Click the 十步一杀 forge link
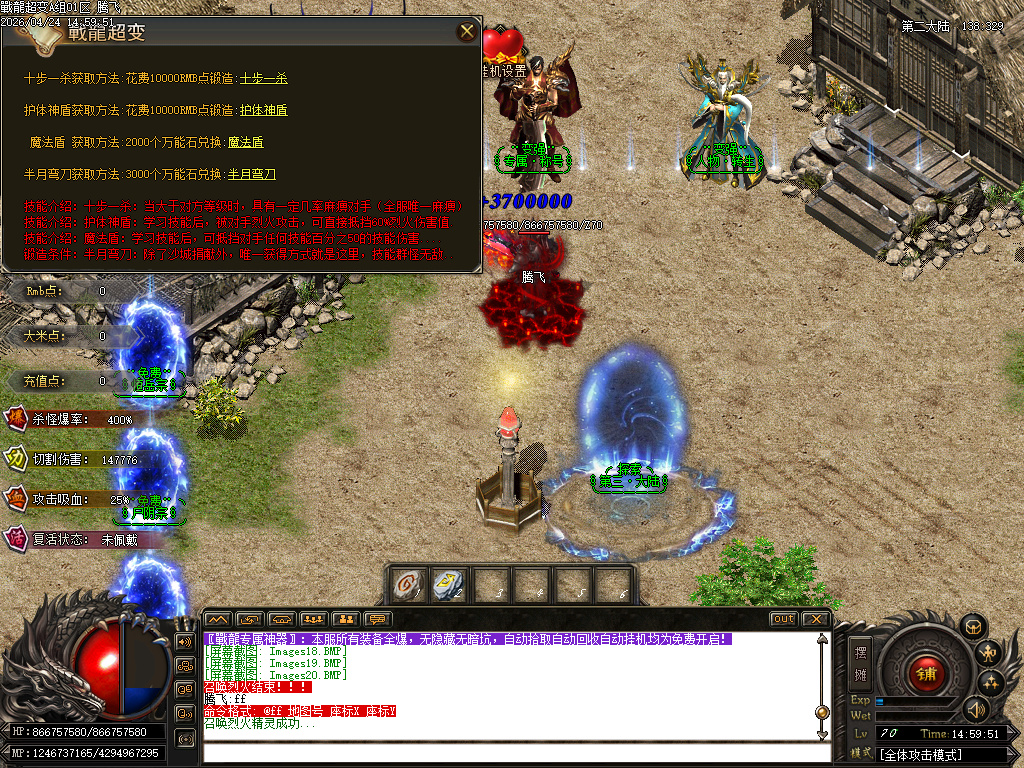Image resolution: width=1024 pixels, height=768 pixels. (x=263, y=78)
